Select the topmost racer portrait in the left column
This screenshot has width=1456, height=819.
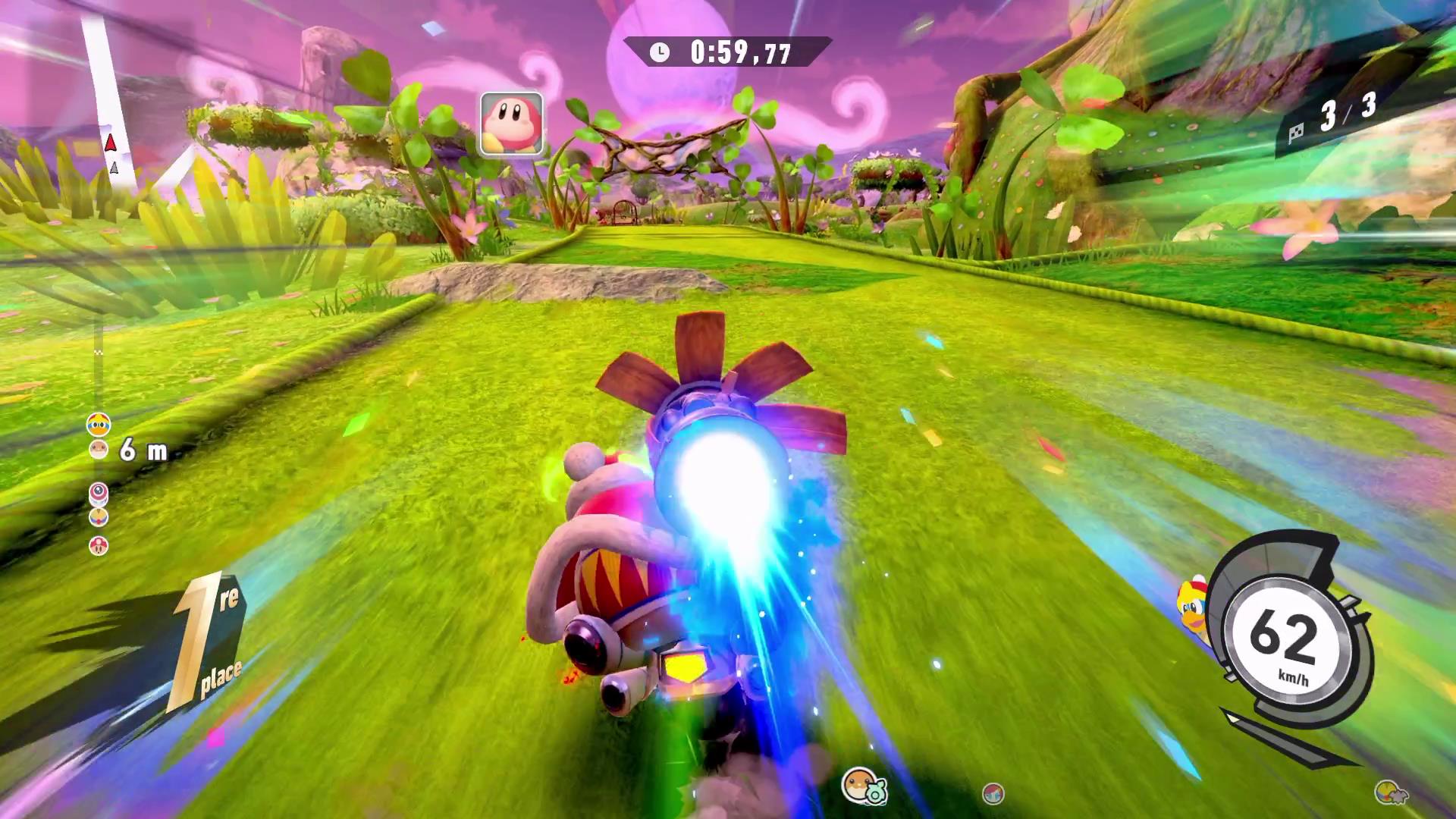click(97, 423)
